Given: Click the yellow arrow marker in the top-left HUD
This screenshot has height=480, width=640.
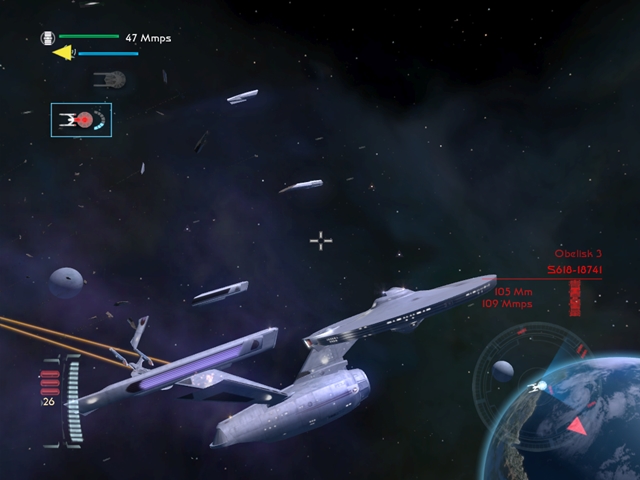Looking at the screenshot, I should [x=64, y=52].
